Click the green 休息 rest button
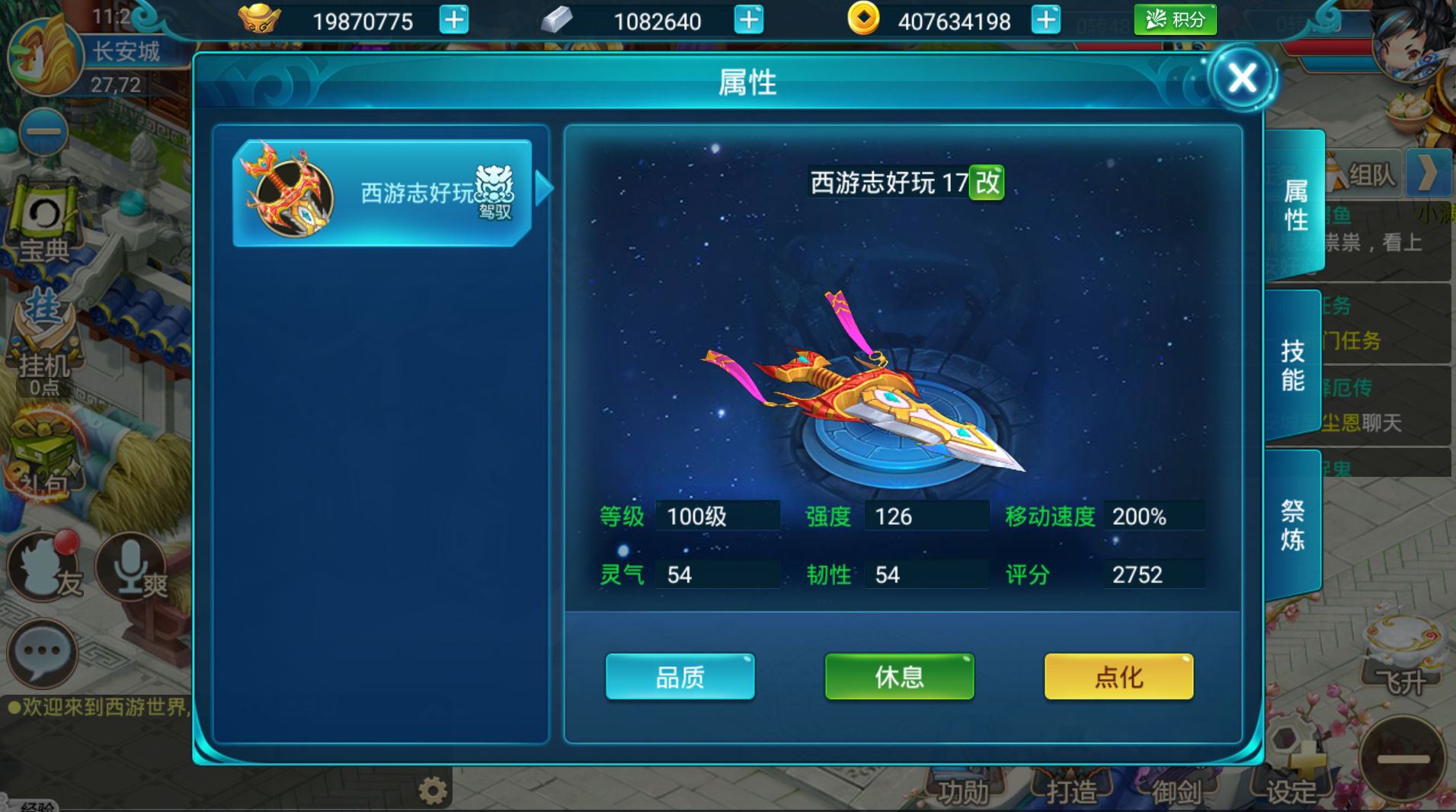Image resolution: width=1456 pixels, height=812 pixels. point(899,676)
